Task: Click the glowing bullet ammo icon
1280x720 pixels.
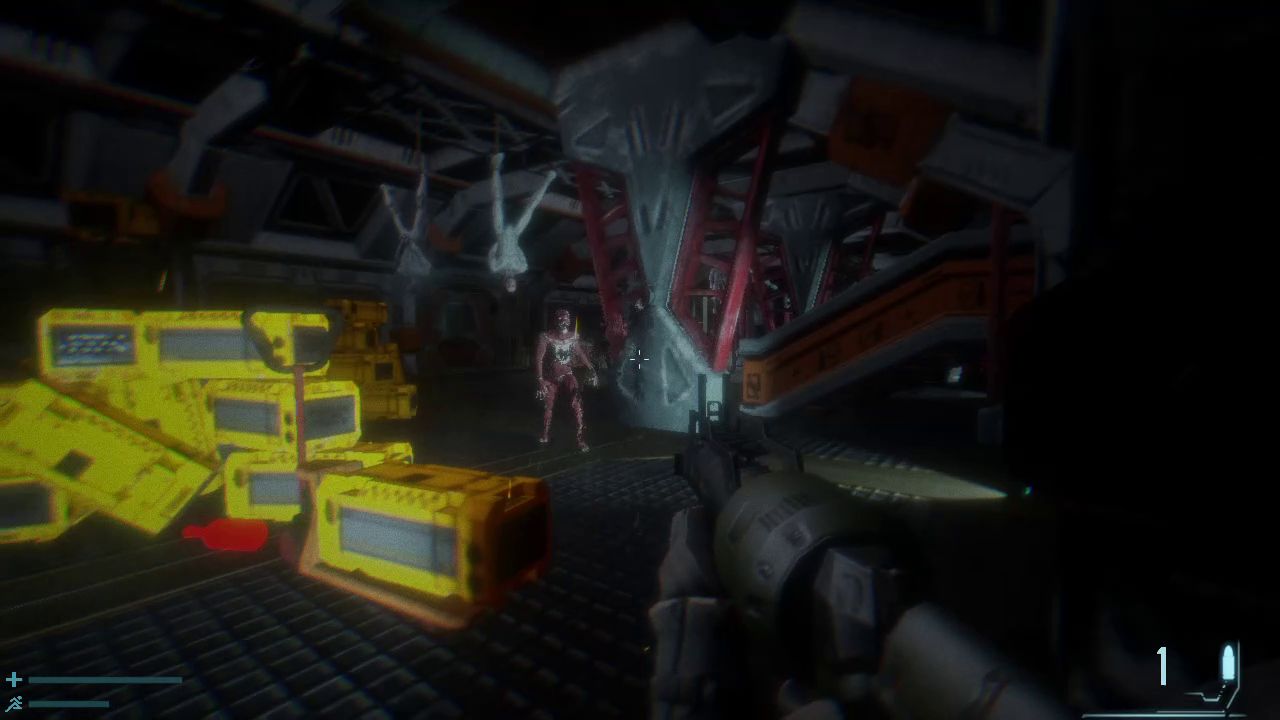Action: click(x=1228, y=662)
